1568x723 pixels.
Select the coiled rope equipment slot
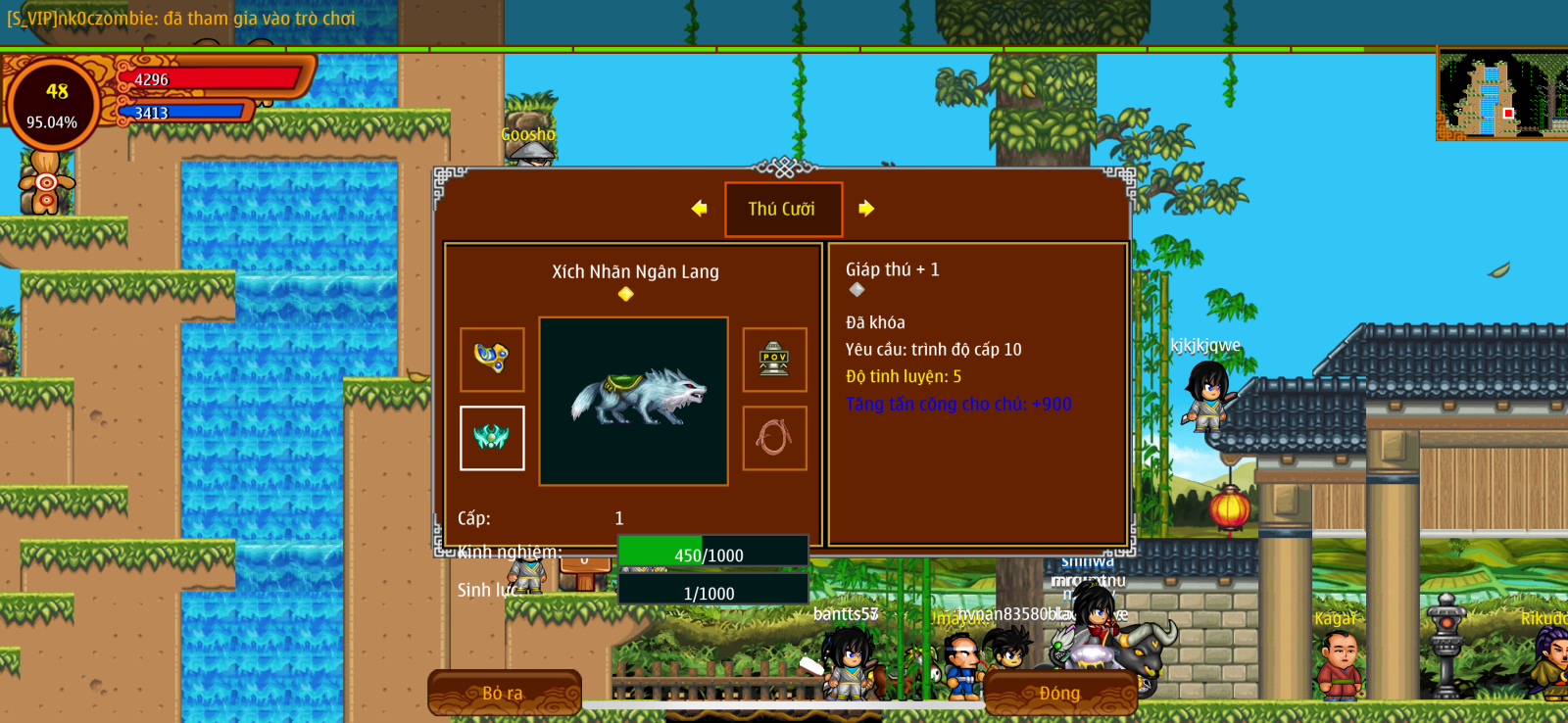[774, 438]
